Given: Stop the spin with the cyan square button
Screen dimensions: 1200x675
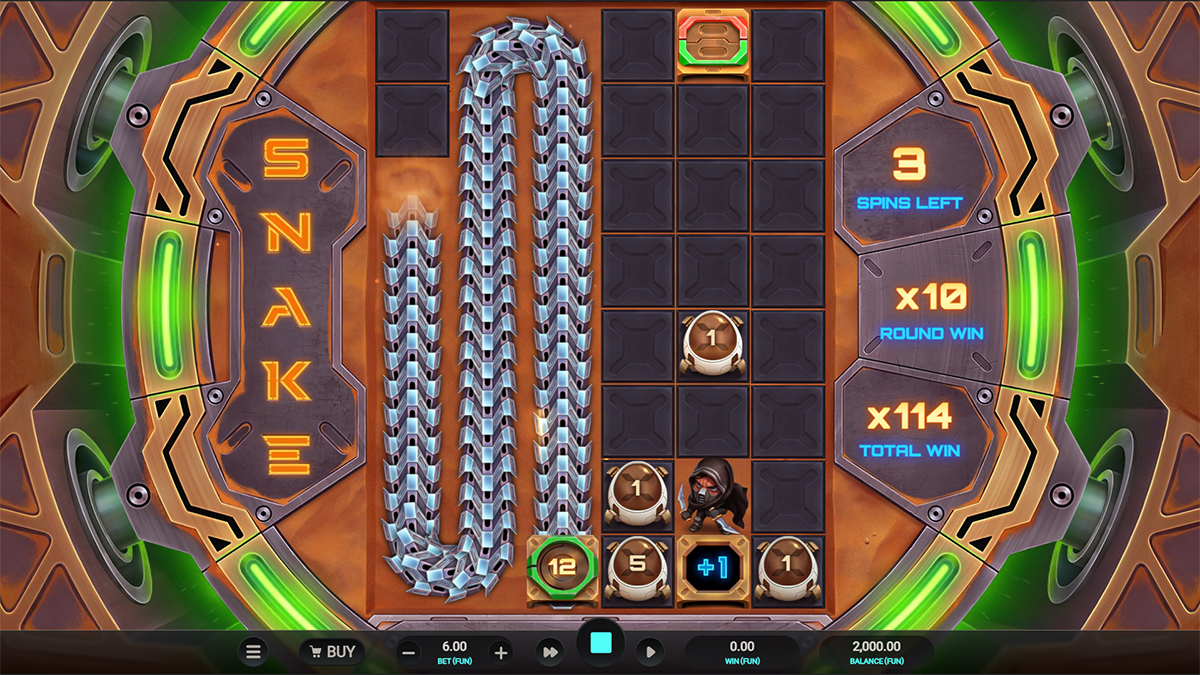Looking at the screenshot, I should (601, 643).
